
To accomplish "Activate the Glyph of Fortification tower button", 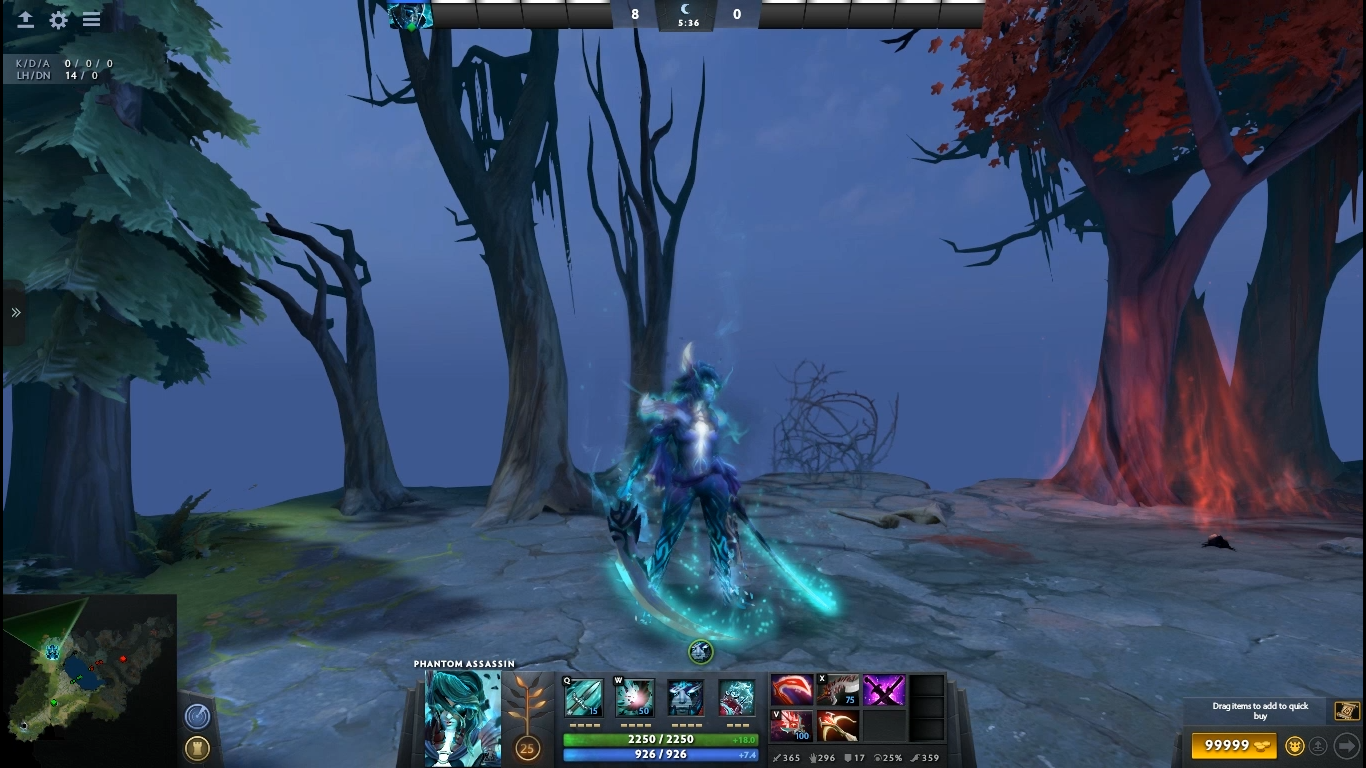I will click(197, 748).
